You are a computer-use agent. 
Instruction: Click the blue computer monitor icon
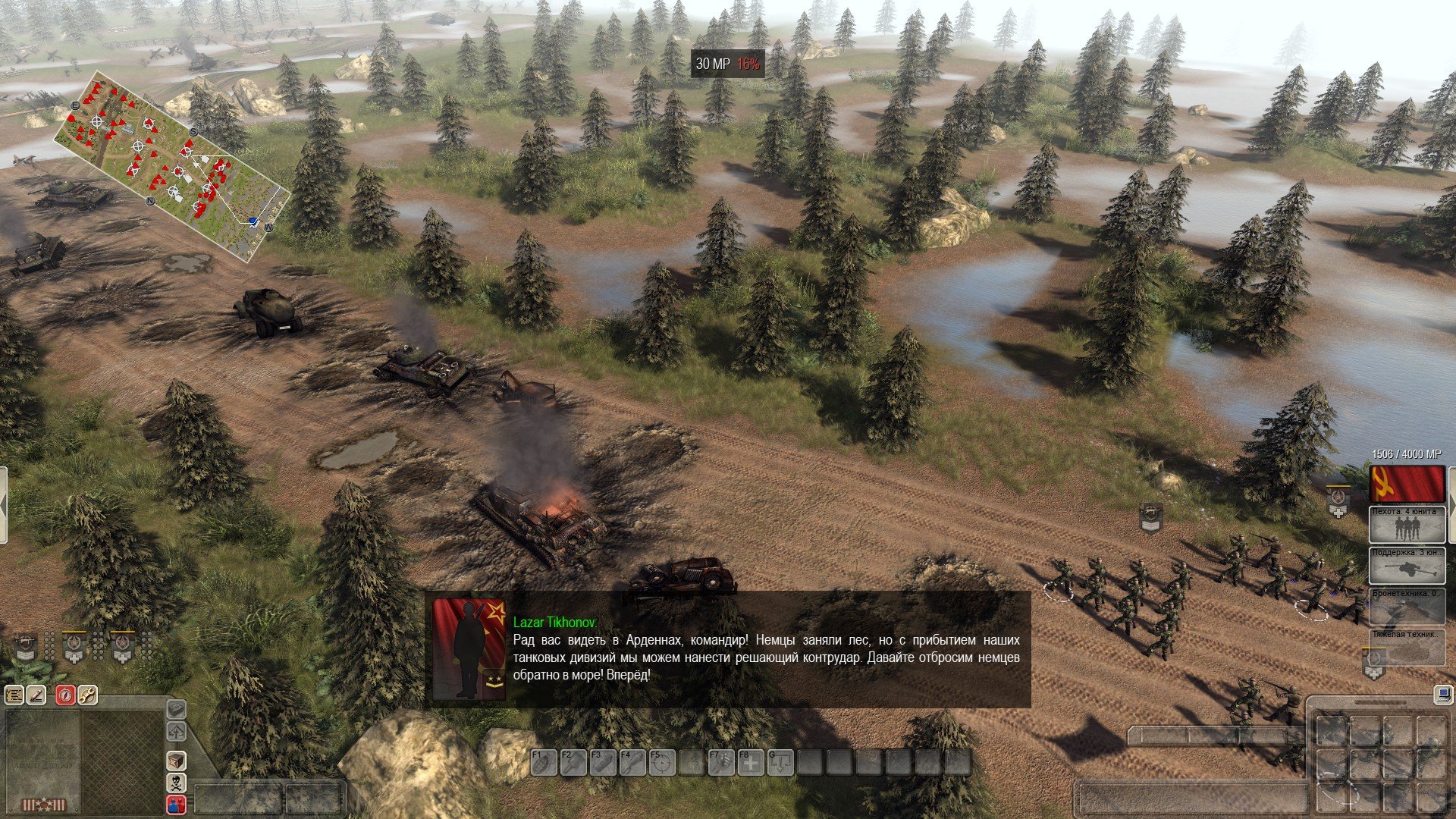pos(1442,695)
